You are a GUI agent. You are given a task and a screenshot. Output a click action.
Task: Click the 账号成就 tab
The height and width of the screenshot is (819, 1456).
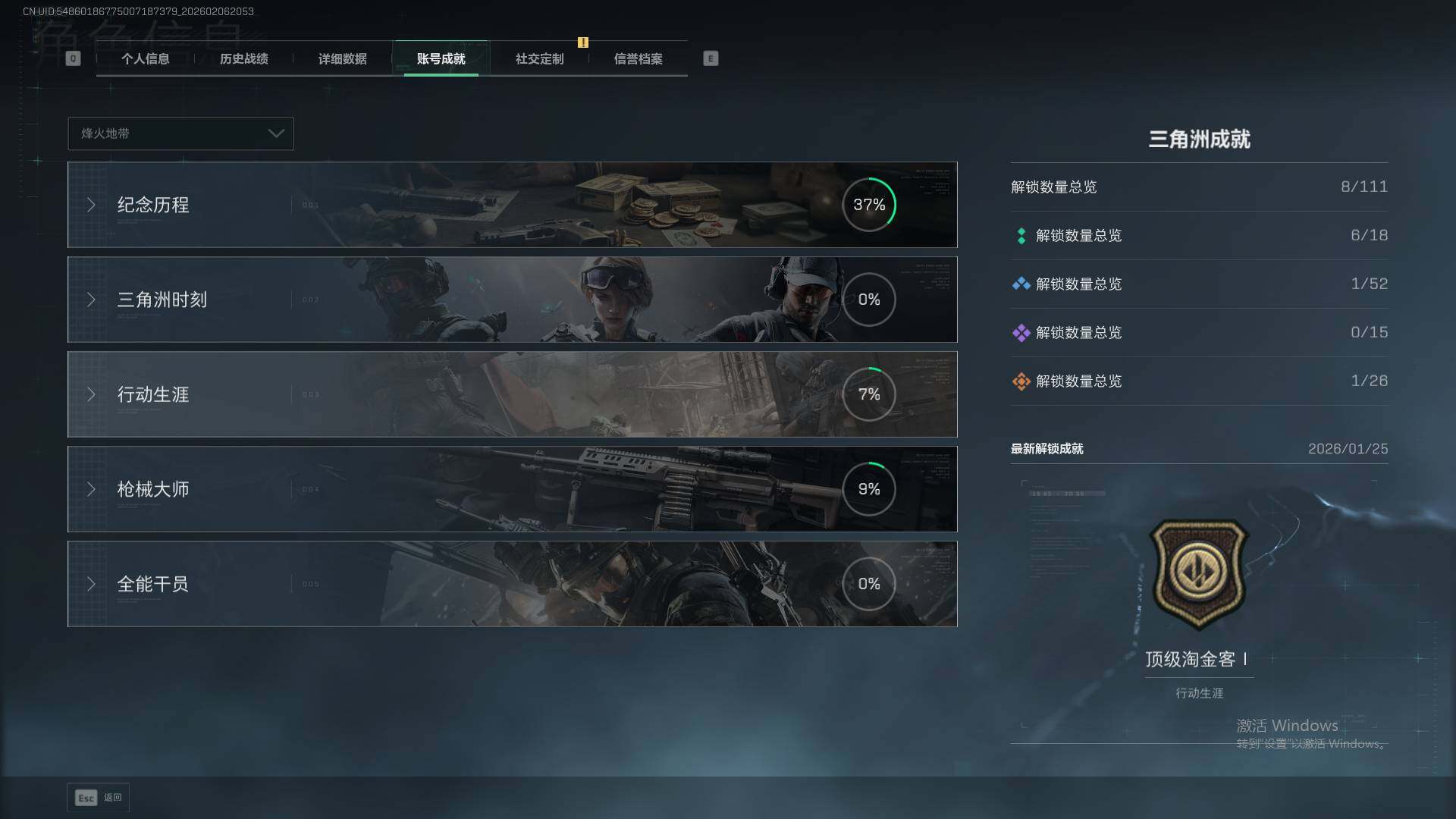pos(441,59)
